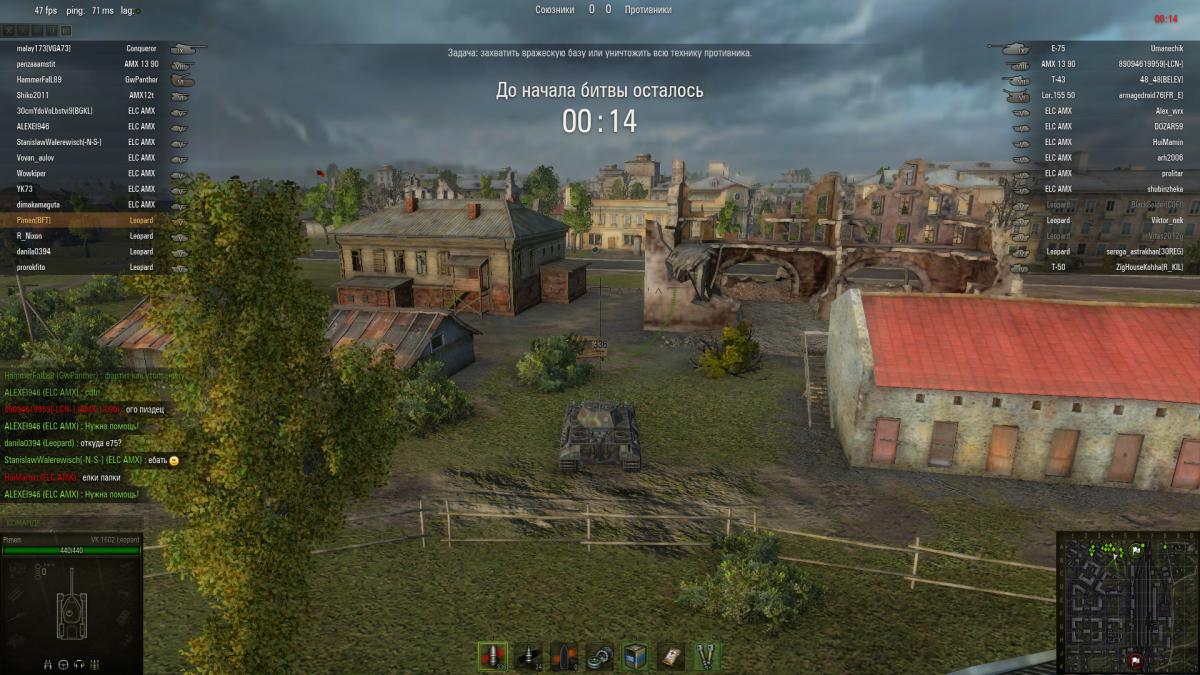The height and width of the screenshot is (675, 1200).
Task: Open the chat input field
Action: tap(70, 523)
